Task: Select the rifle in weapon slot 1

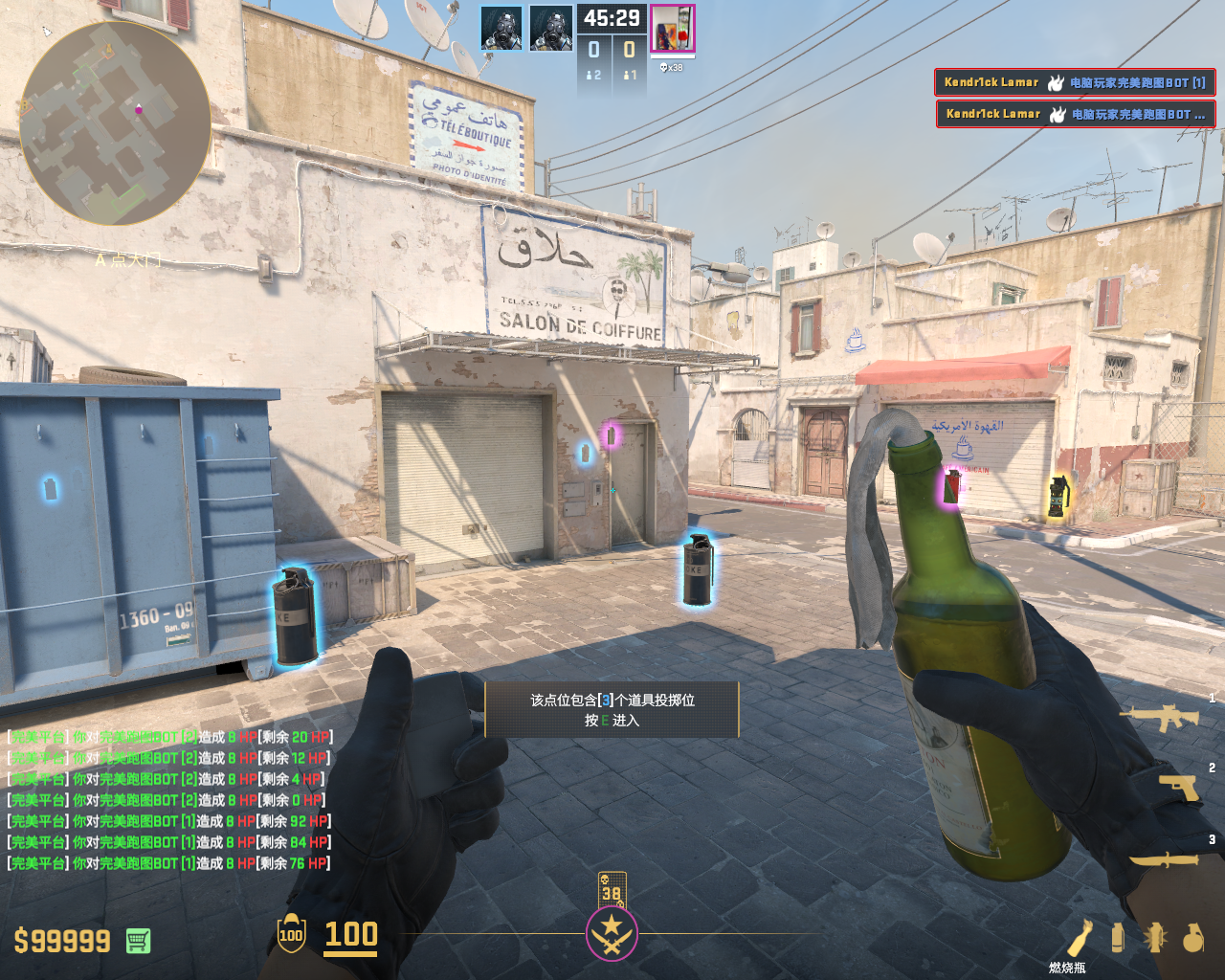Action: point(1159,716)
